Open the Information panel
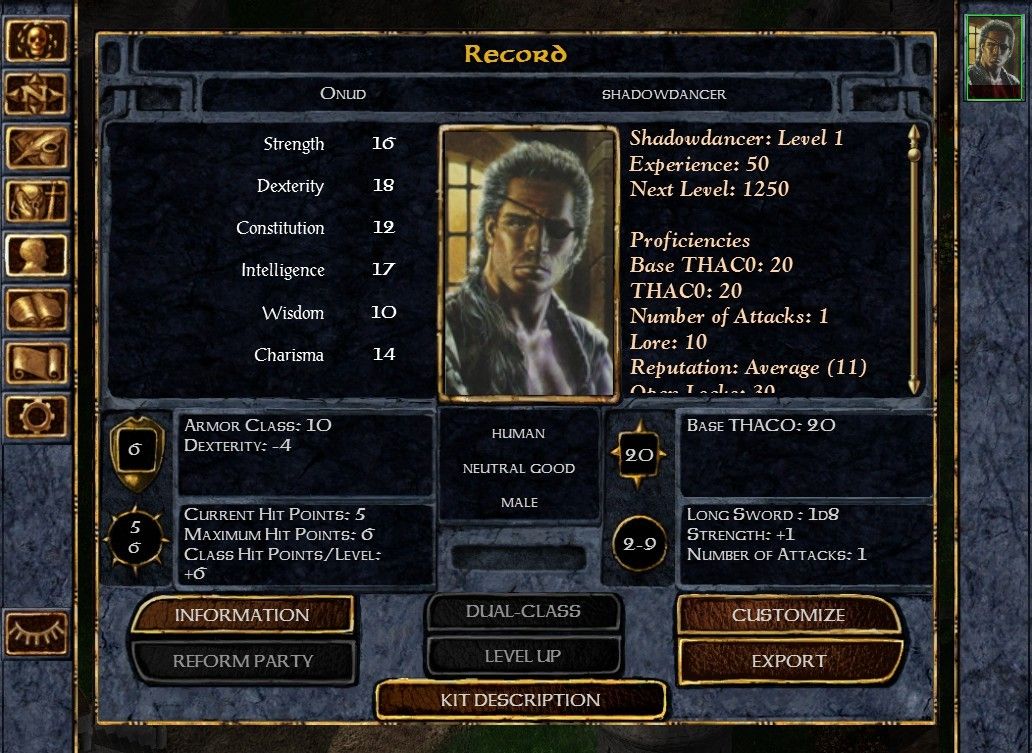The height and width of the screenshot is (753, 1032). (x=242, y=615)
